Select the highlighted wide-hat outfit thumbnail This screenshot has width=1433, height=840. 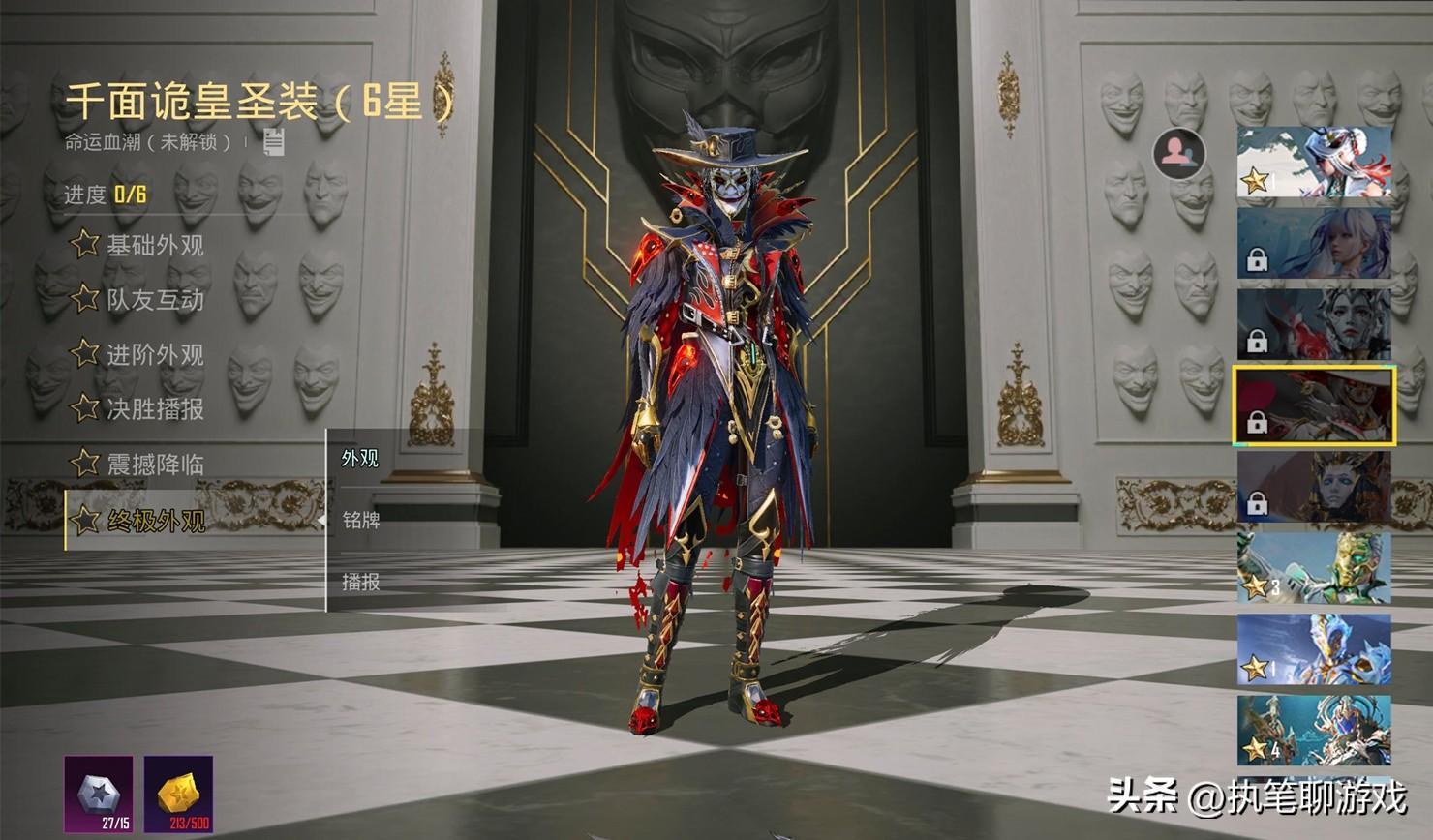pos(1314,405)
